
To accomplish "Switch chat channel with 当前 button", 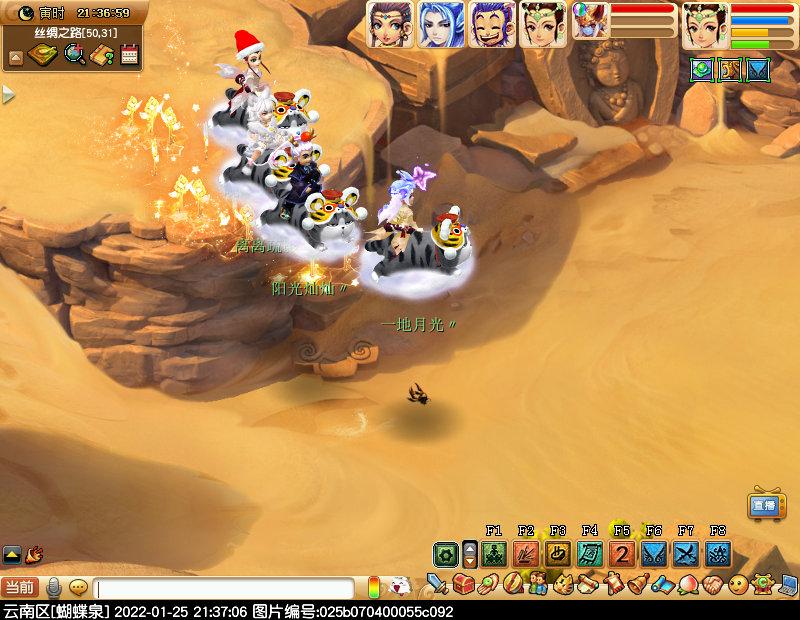I will [20, 588].
